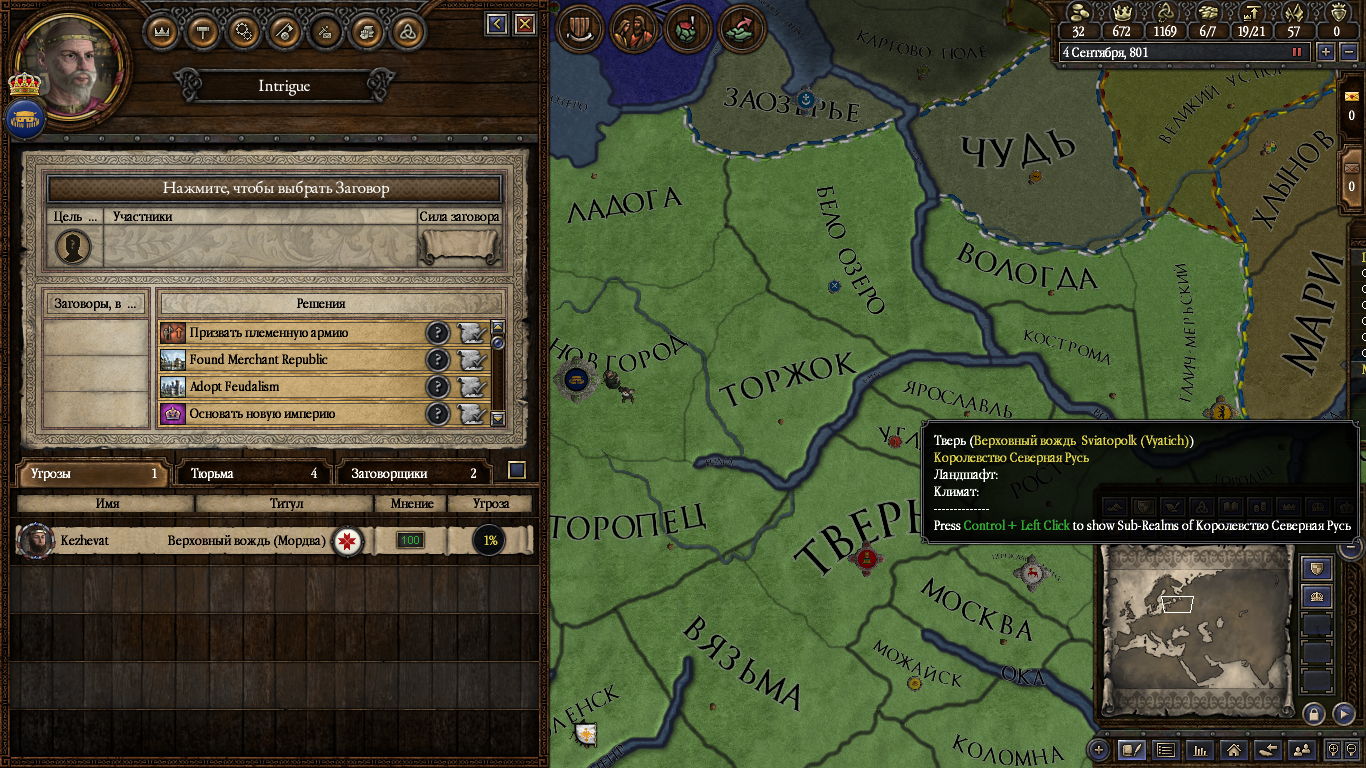Open the hammer icon tab in the top menu
Image resolution: width=1366 pixels, height=768 pixels.
203,31
